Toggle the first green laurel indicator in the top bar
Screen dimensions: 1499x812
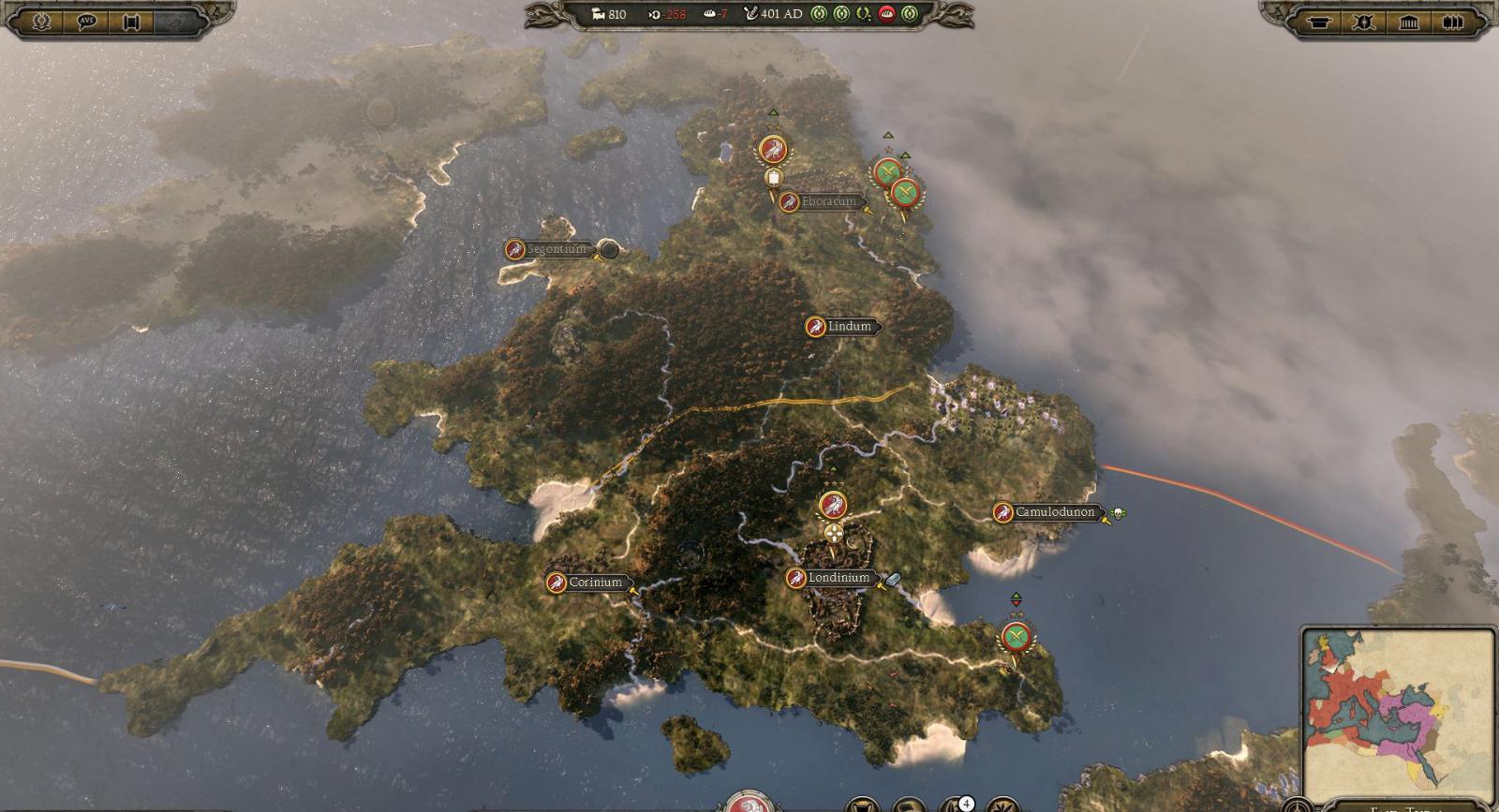click(821, 13)
